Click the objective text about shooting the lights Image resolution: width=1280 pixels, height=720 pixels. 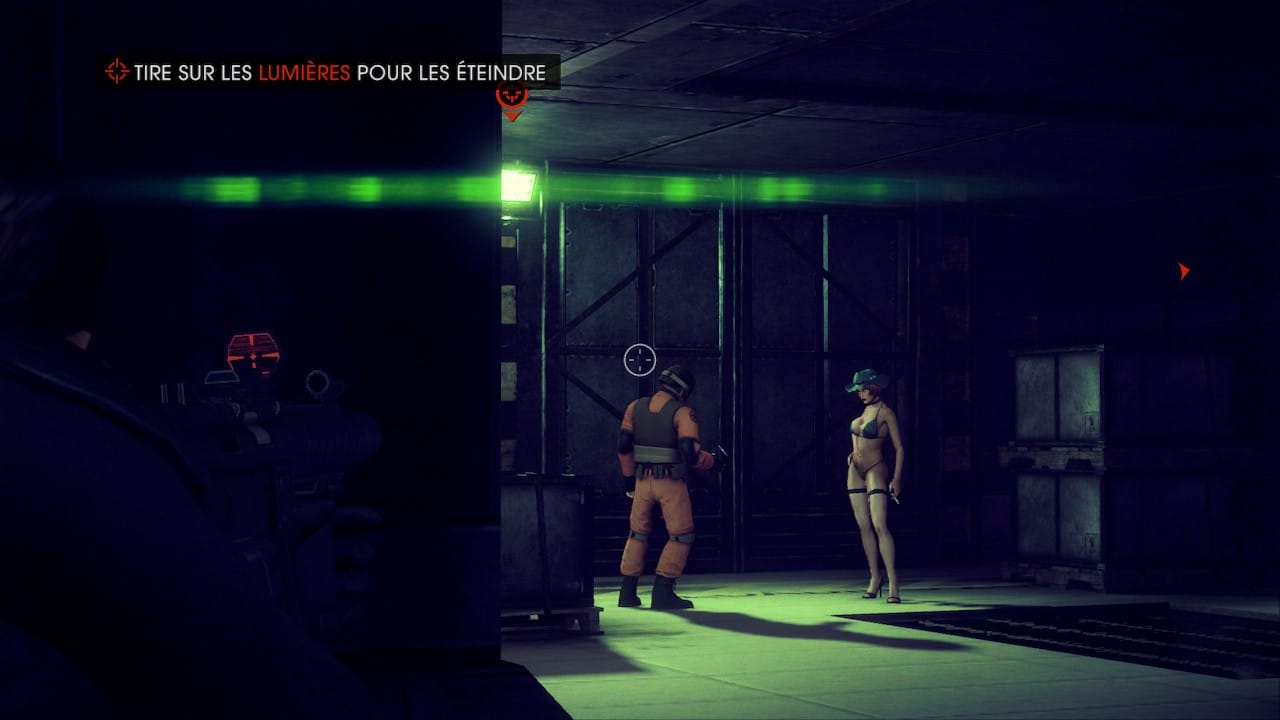click(340, 72)
